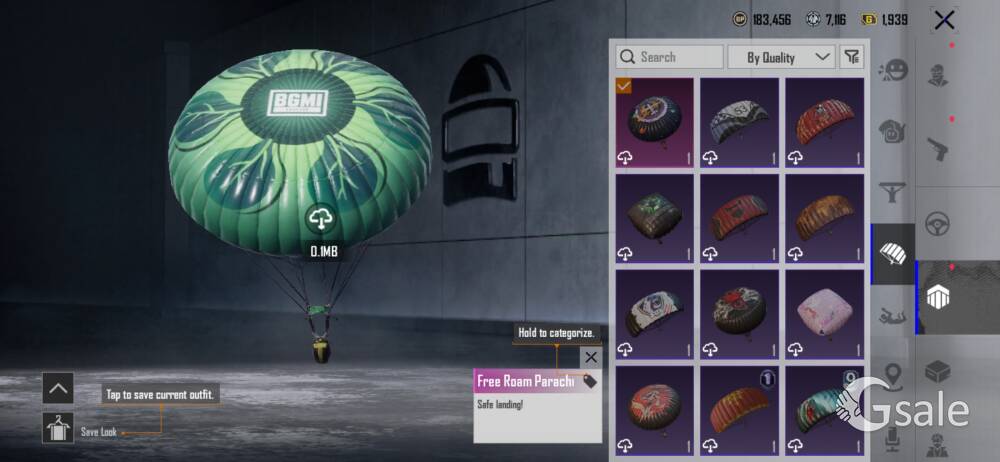
Task: Open the parachute category tab
Action: [x=892, y=254]
